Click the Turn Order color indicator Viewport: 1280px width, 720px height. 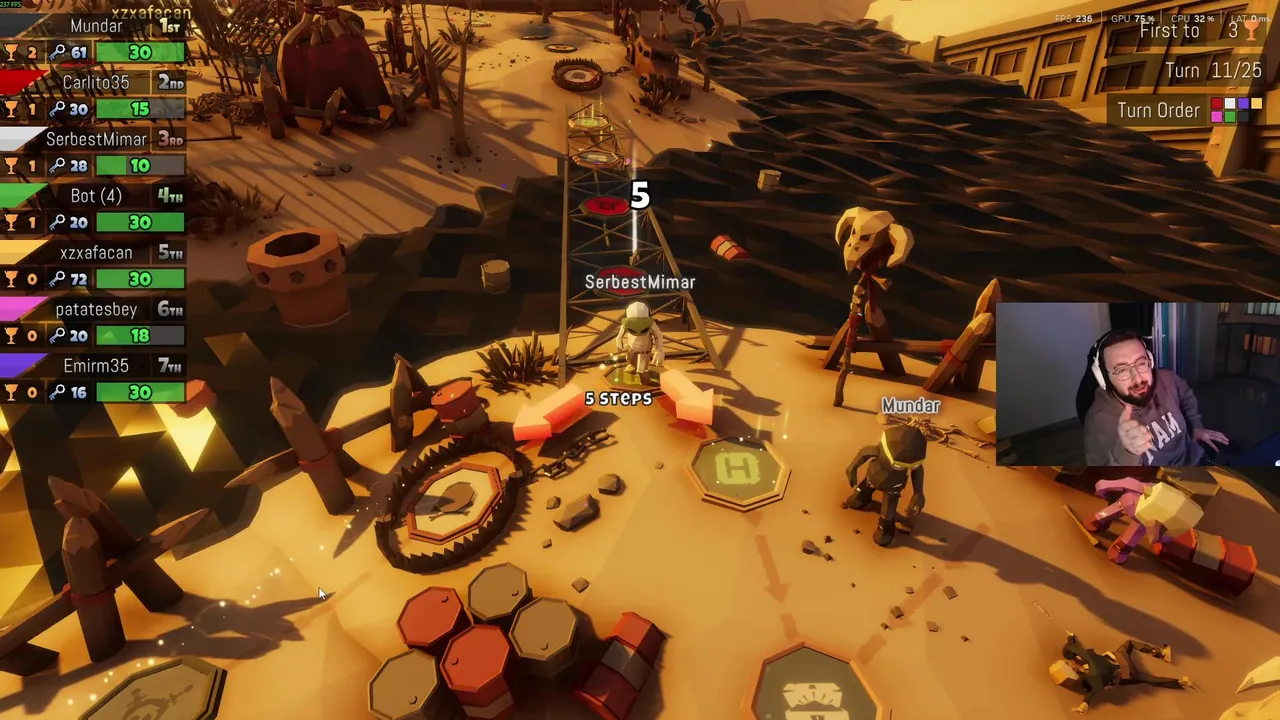click(1236, 110)
